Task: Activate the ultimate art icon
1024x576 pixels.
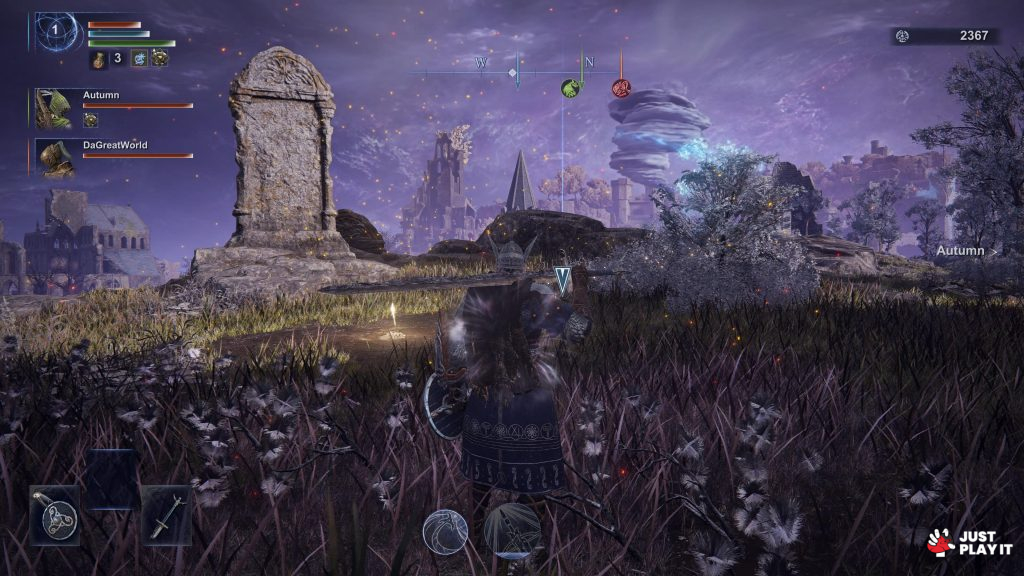Action: pos(512,530)
